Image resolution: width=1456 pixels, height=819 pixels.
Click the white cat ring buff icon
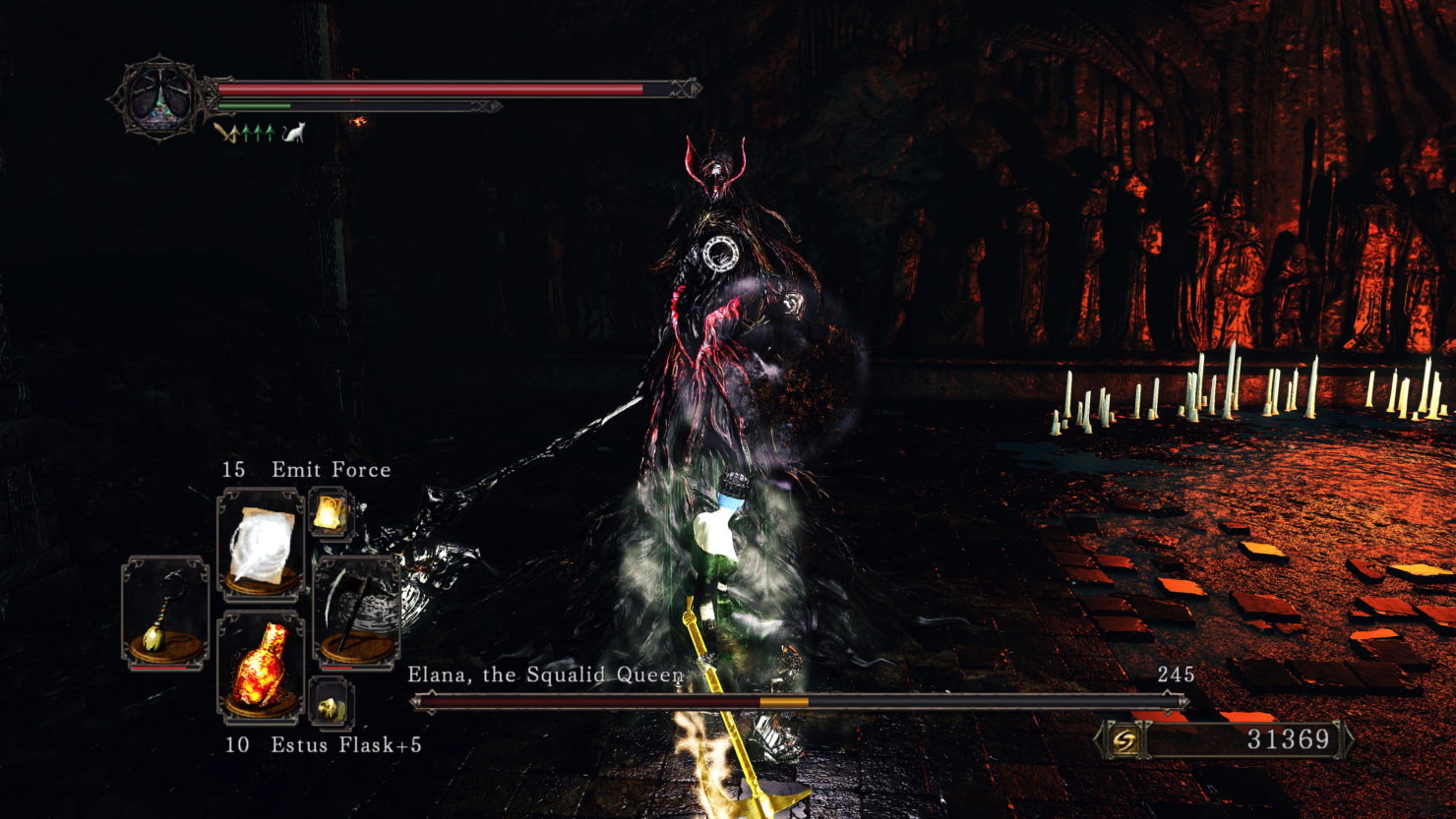click(x=292, y=133)
